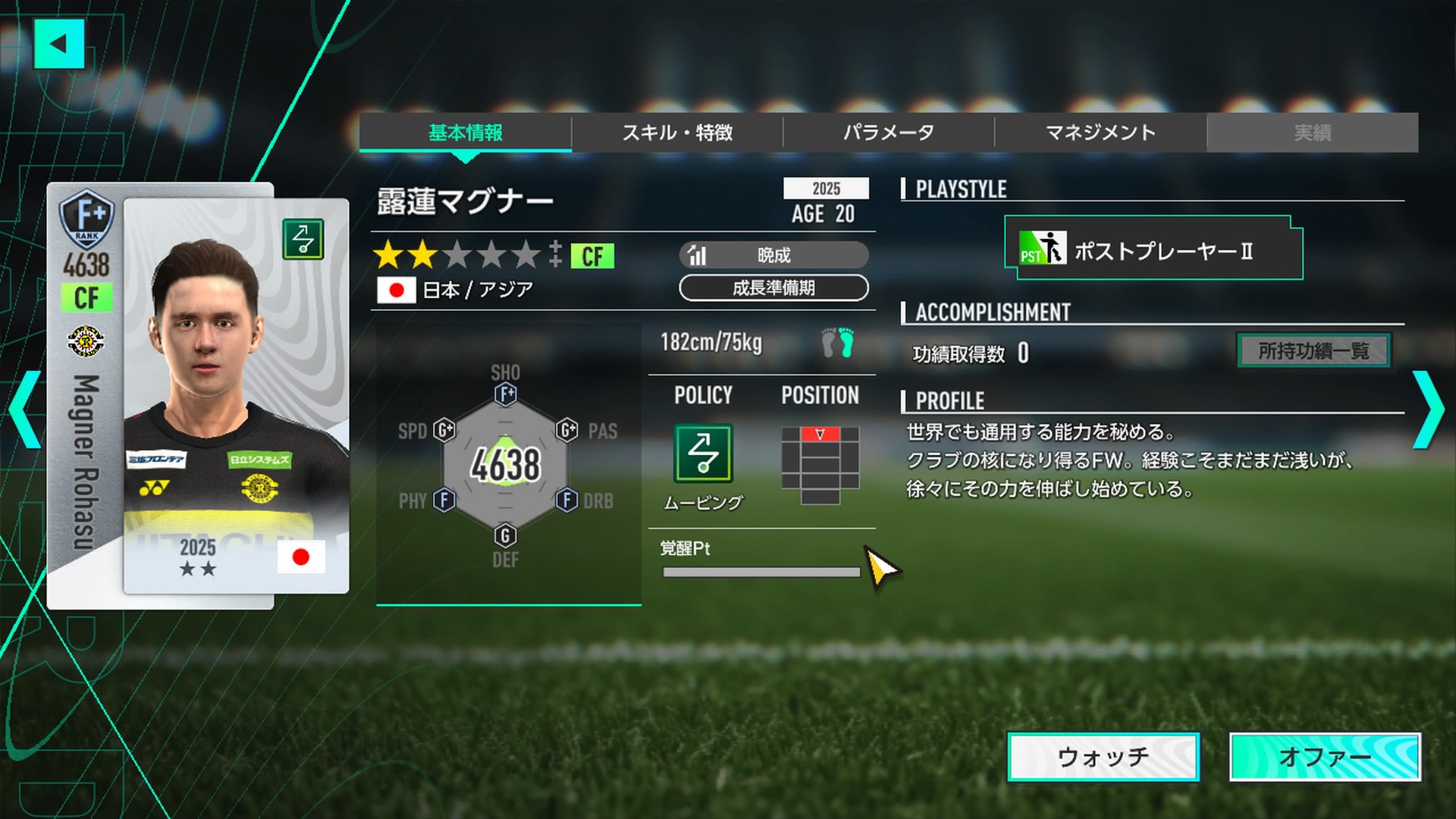Show the previous player with left arrow
This screenshot has width=1456, height=819.
[x=26, y=409]
